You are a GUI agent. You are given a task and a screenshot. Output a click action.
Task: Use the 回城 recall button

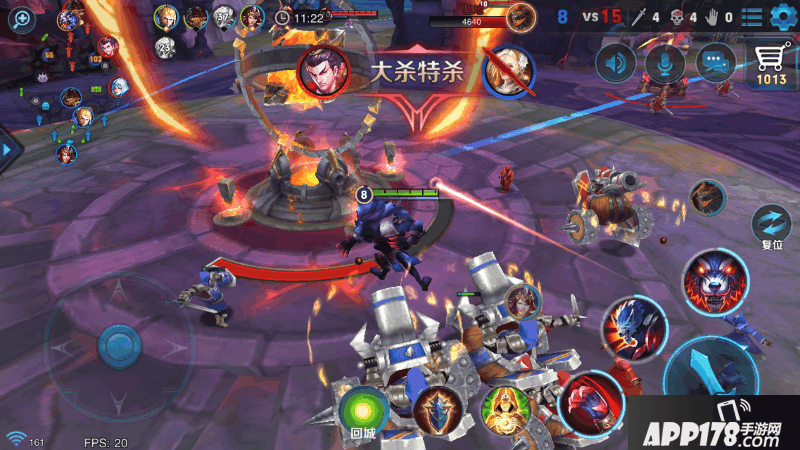tap(362, 412)
